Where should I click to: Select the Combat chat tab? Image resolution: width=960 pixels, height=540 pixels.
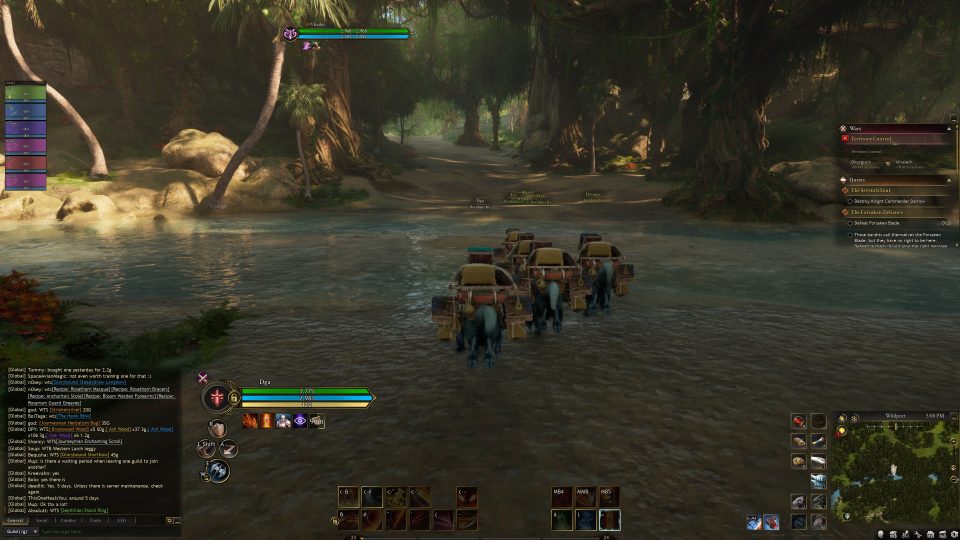point(68,521)
